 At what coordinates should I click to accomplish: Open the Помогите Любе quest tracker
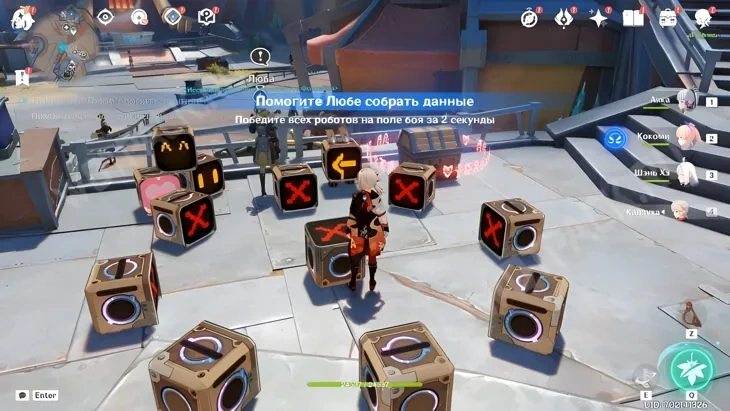[x=364, y=102]
